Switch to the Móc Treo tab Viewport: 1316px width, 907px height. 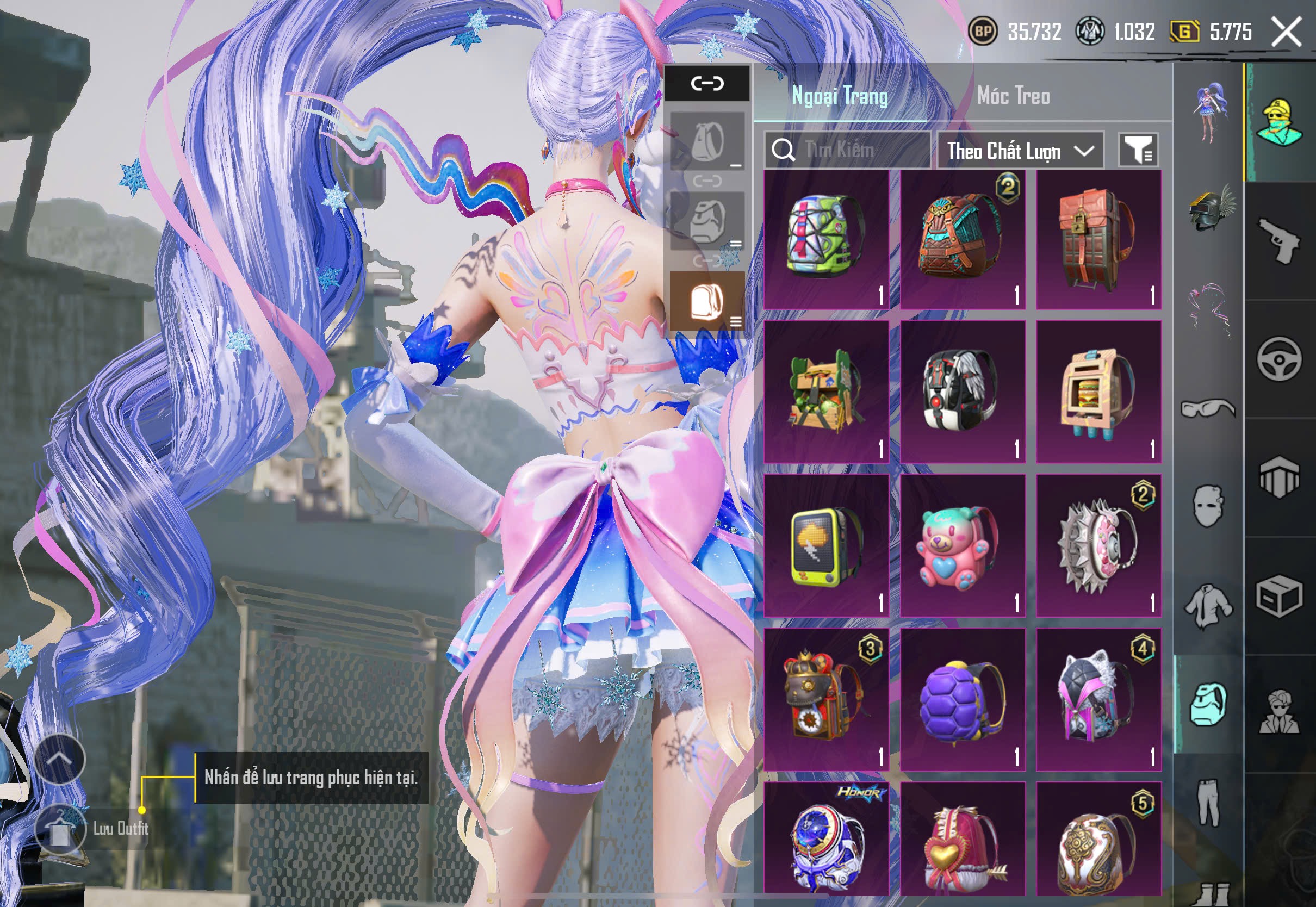(x=1013, y=96)
